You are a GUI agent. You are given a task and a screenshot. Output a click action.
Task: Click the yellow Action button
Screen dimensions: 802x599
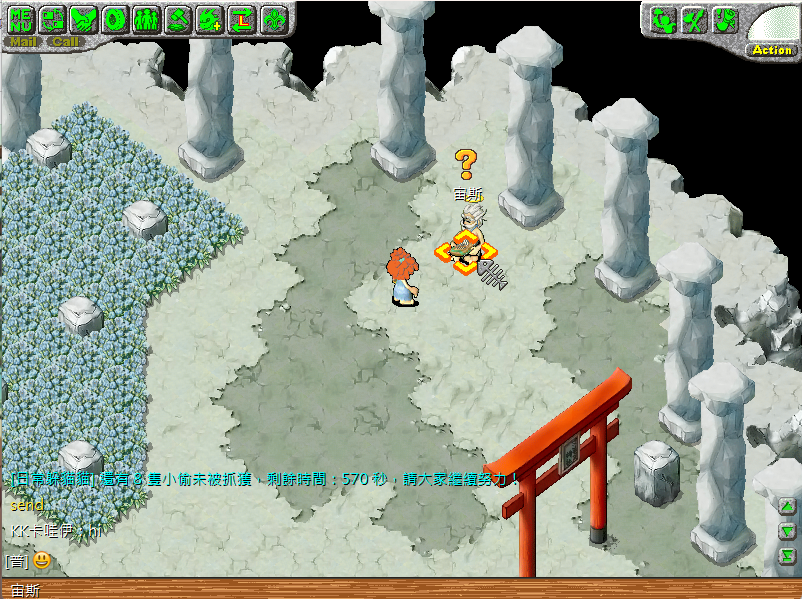tap(772, 50)
